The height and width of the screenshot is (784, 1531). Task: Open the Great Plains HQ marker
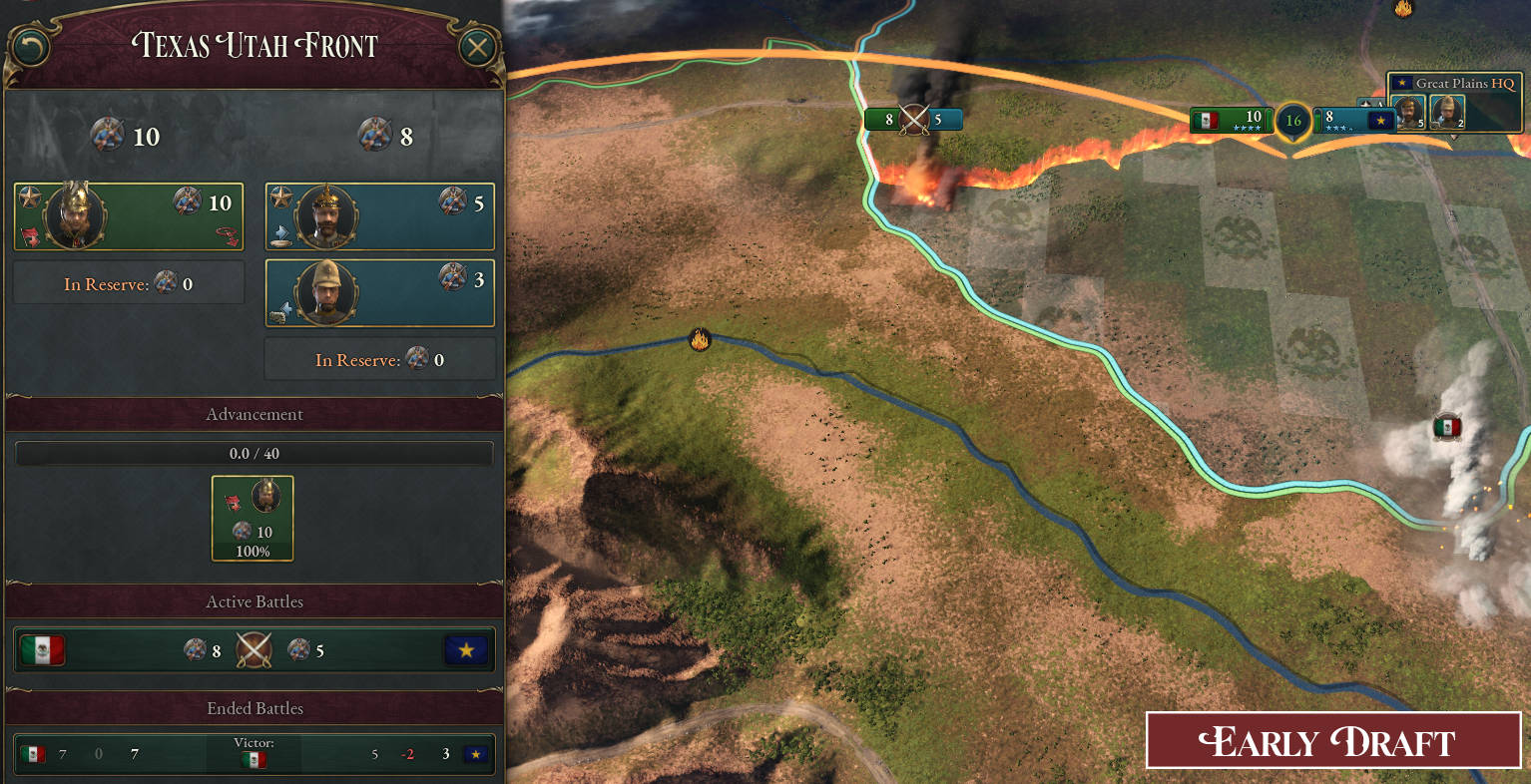coord(1454,84)
